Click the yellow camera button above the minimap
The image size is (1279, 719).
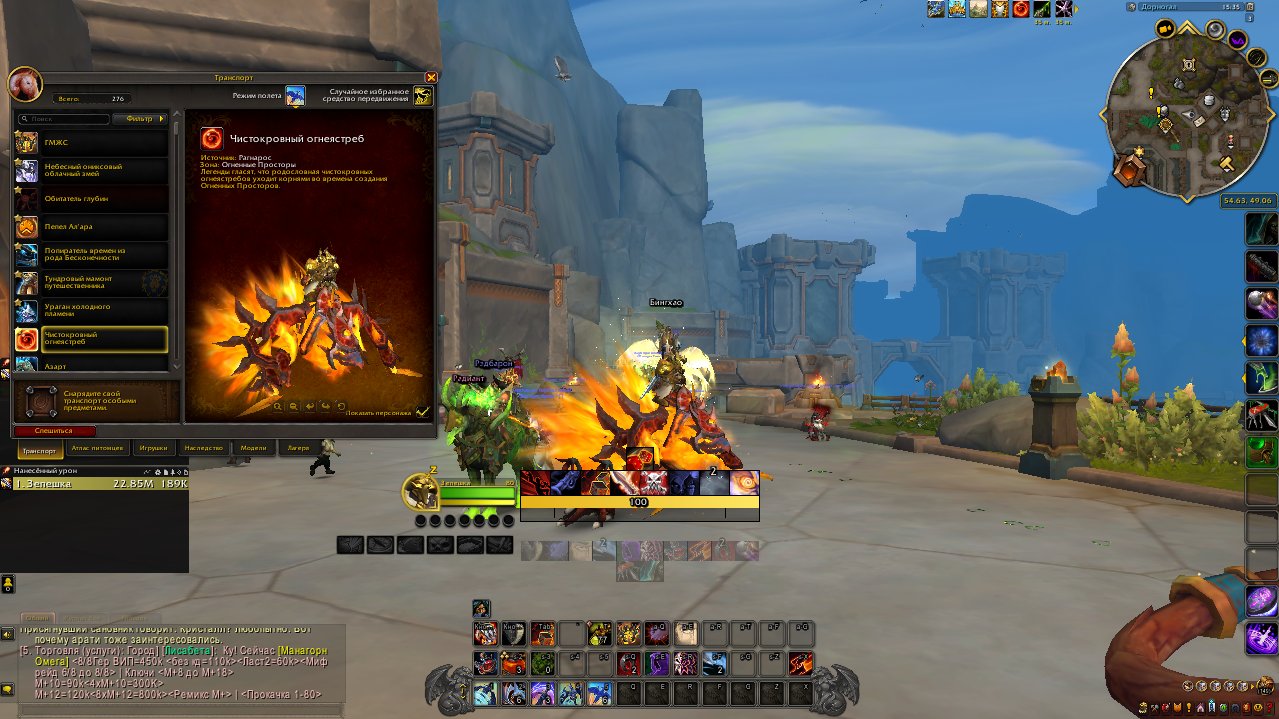[1166, 30]
